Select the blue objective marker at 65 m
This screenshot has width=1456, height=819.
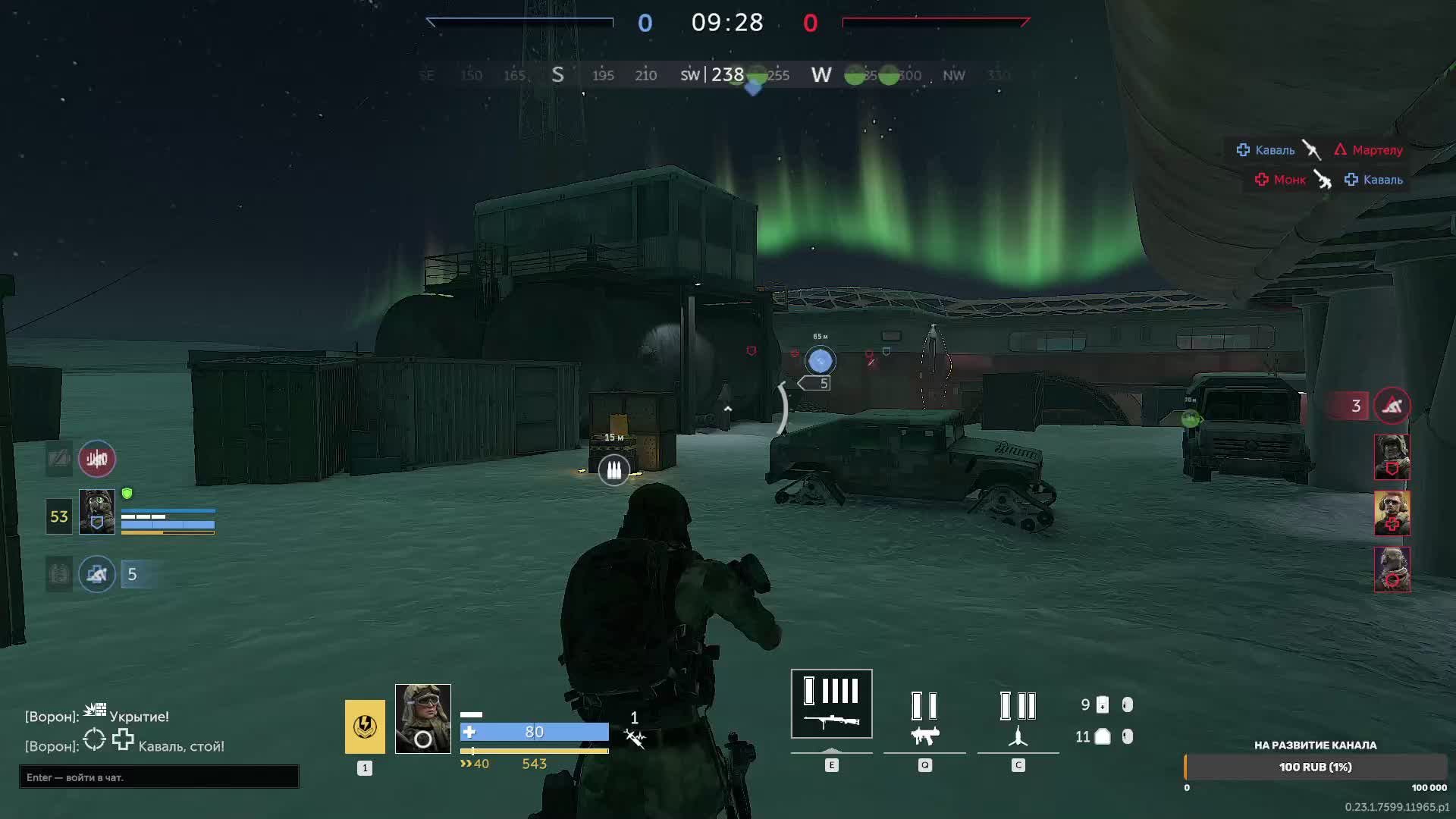[x=820, y=361]
